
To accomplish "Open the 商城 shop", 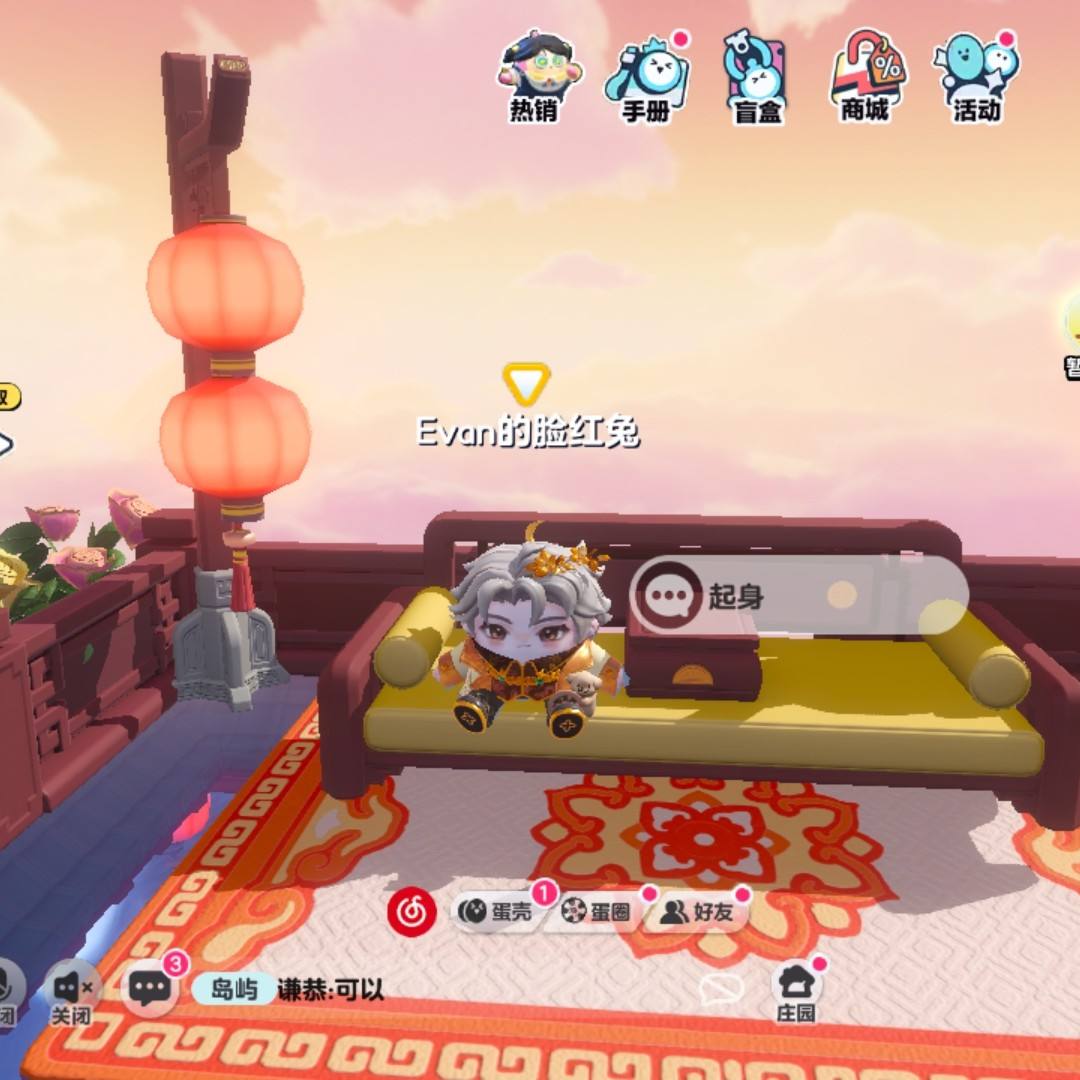I will (866, 76).
